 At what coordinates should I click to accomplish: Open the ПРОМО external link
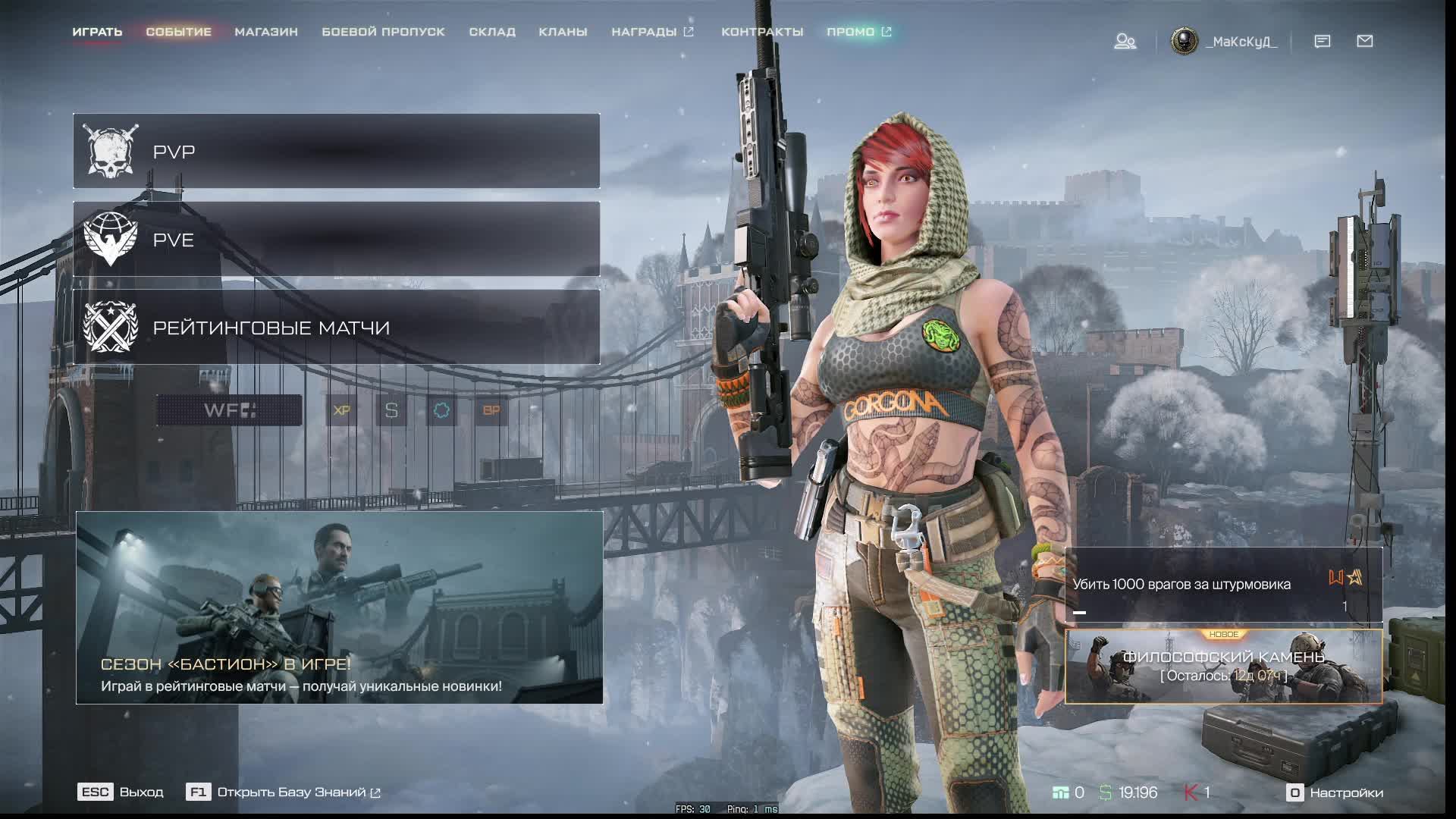[858, 32]
